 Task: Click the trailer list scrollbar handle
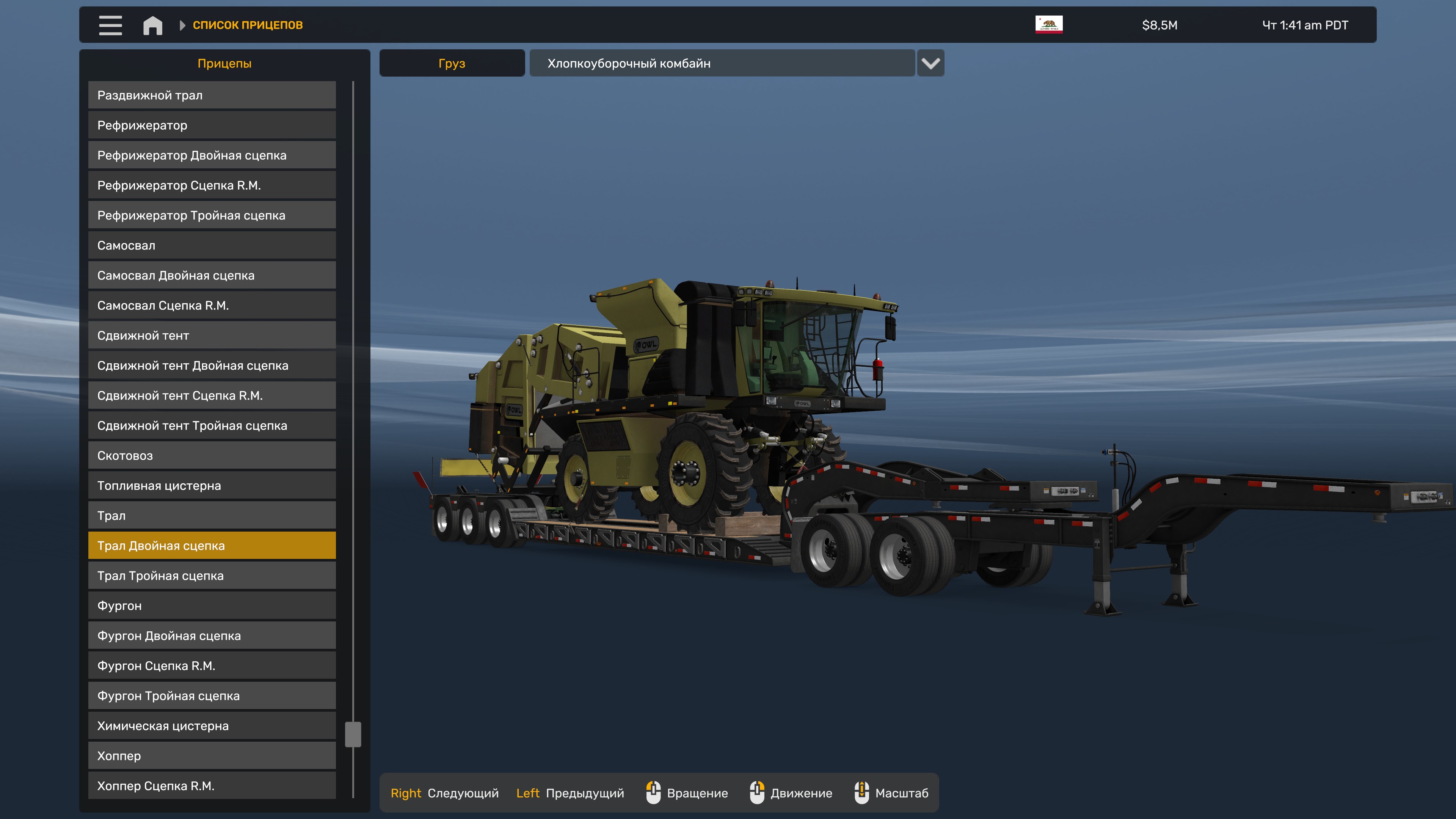[353, 734]
